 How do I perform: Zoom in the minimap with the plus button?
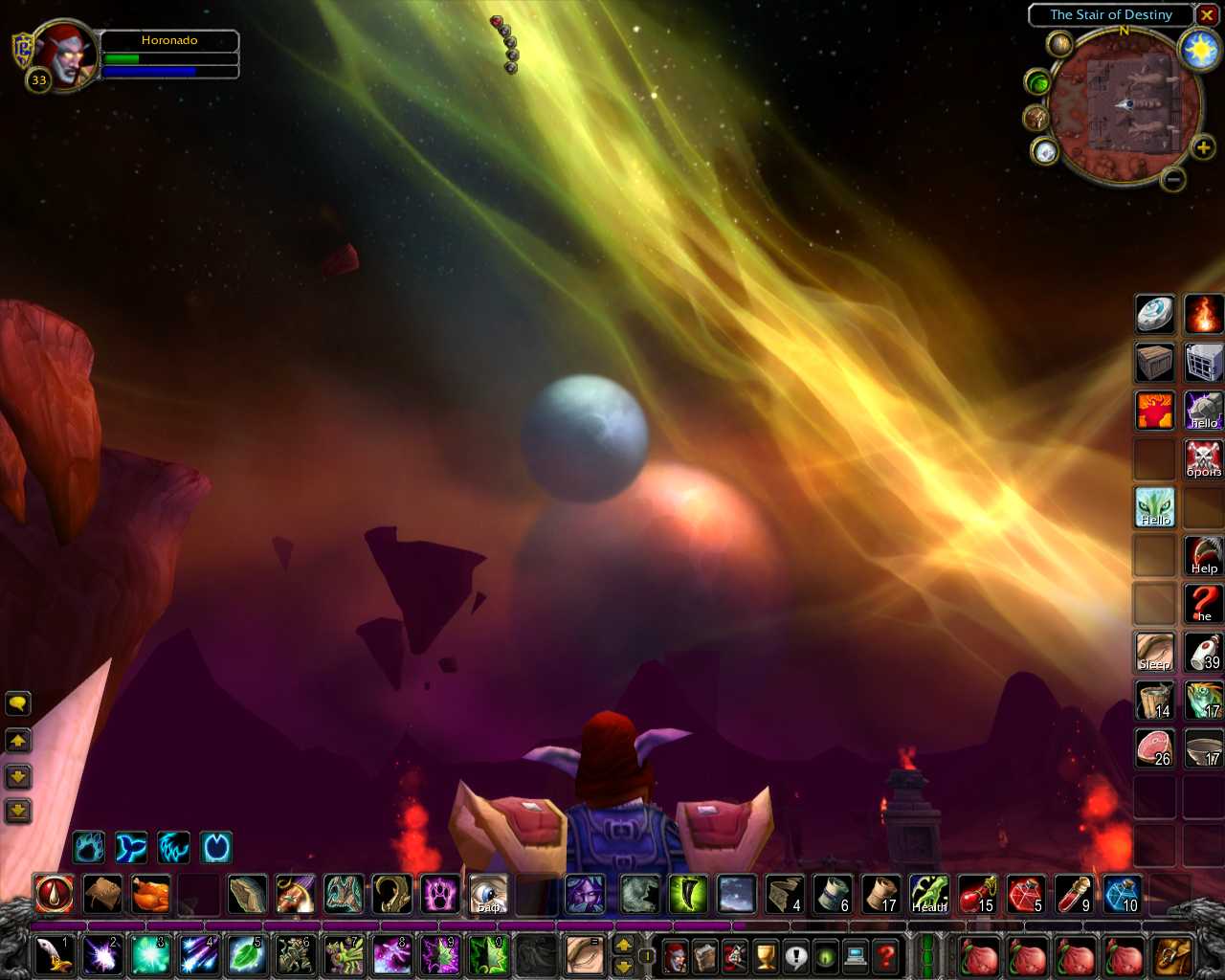pyautogui.click(x=1203, y=147)
